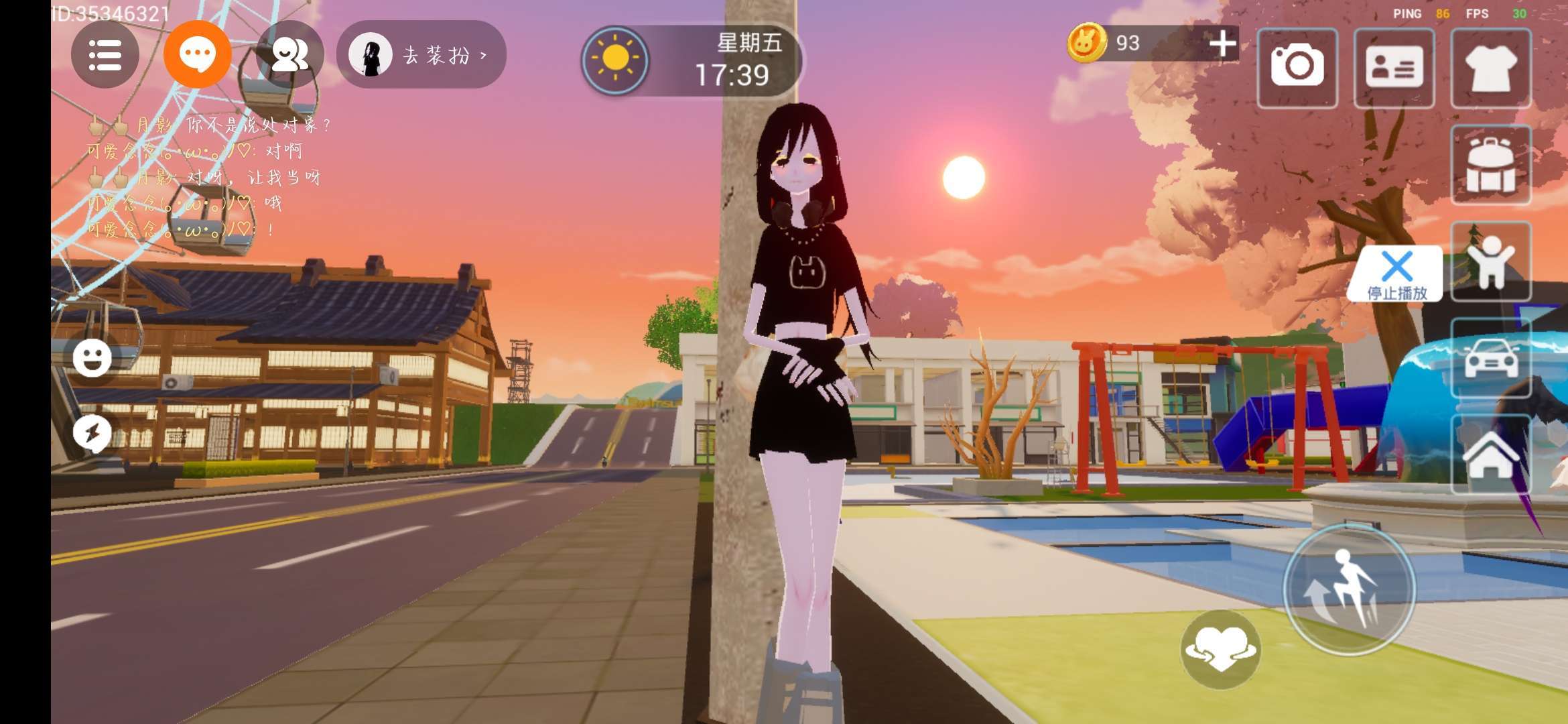The image size is (1568, 724).
Task: Open the weekday clock time widget
Action: pyautogui.click(x=693, y=60)
